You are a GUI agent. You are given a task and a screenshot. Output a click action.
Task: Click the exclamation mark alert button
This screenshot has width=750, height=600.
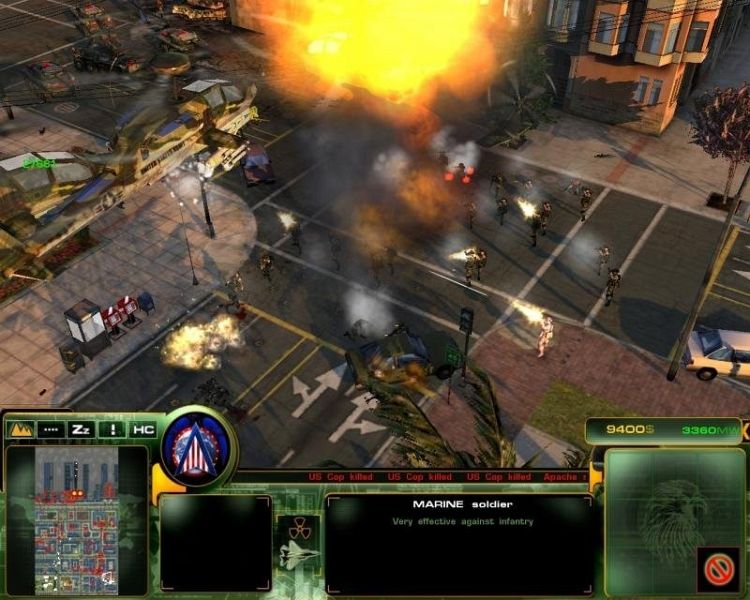click(x=112, y=428)
